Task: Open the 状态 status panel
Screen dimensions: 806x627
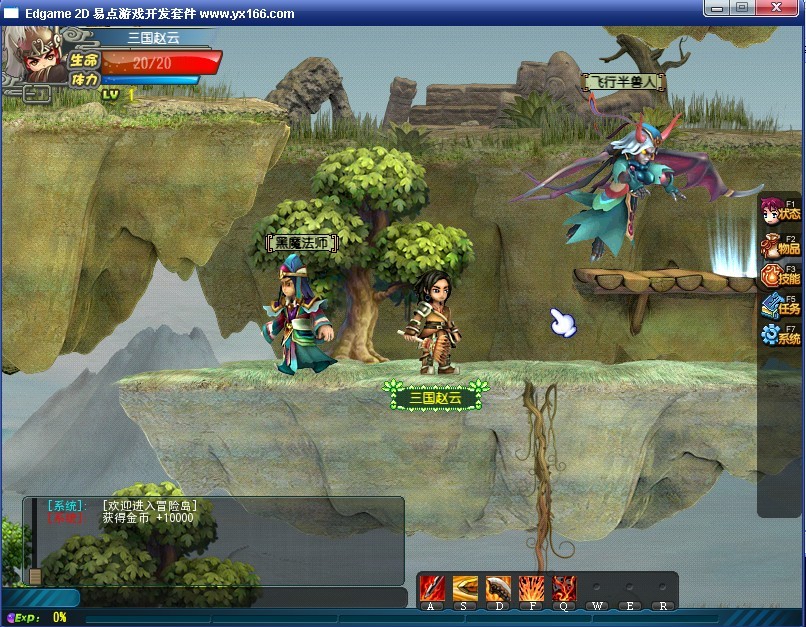Action: [779, 213]
